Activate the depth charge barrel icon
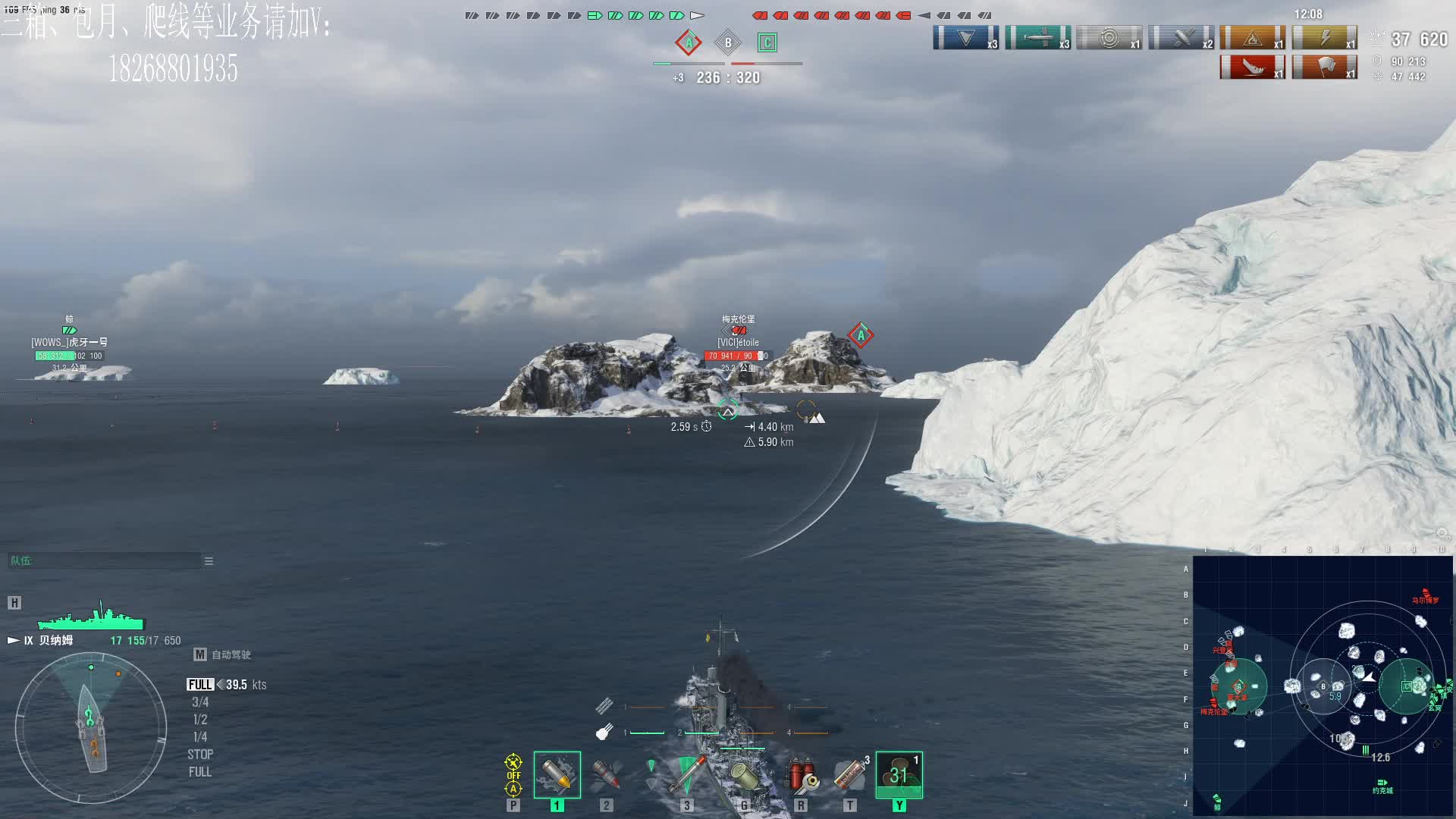 [x=744, y=774]
